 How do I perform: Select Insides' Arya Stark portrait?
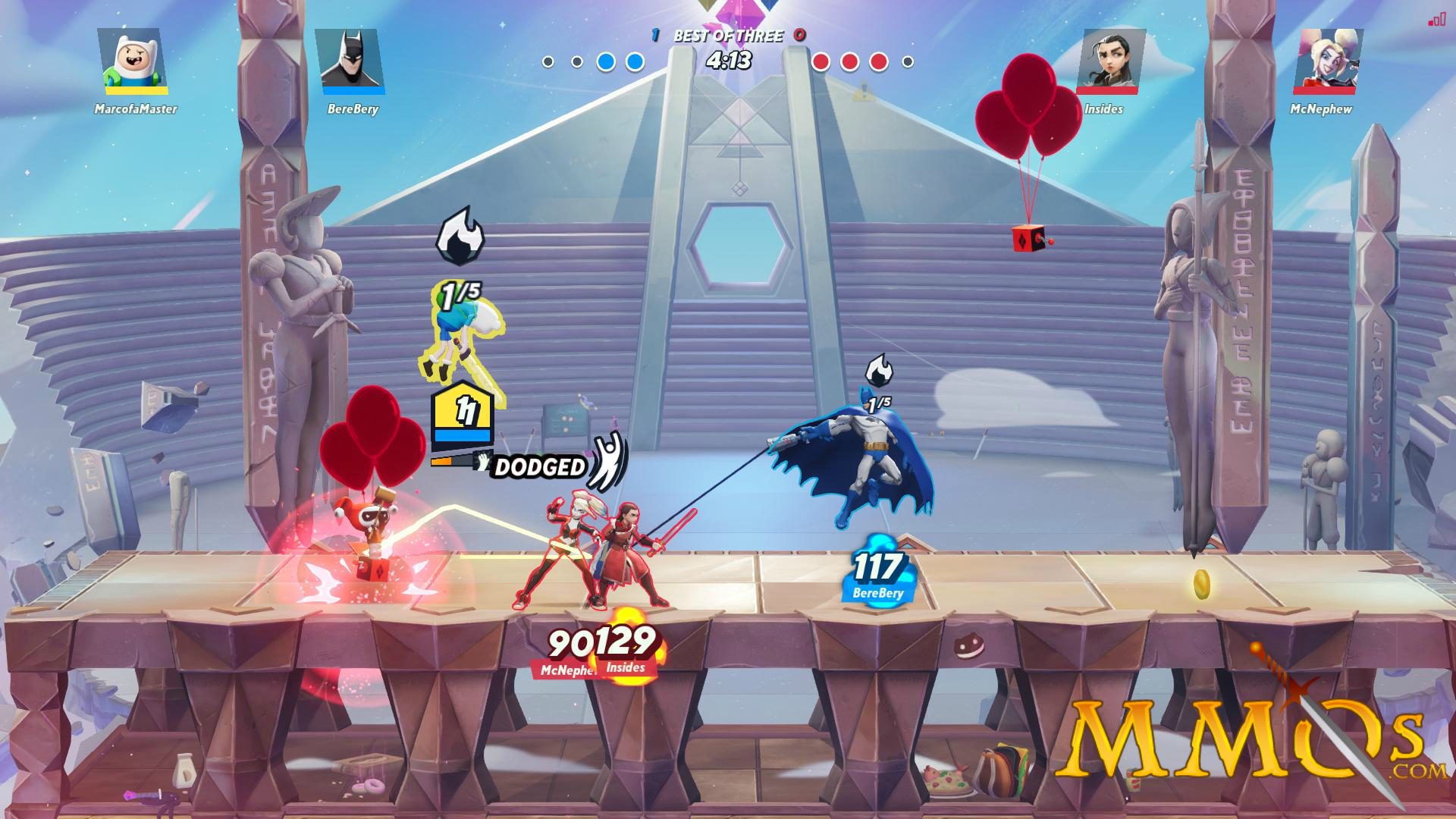tap(1110, 61)
